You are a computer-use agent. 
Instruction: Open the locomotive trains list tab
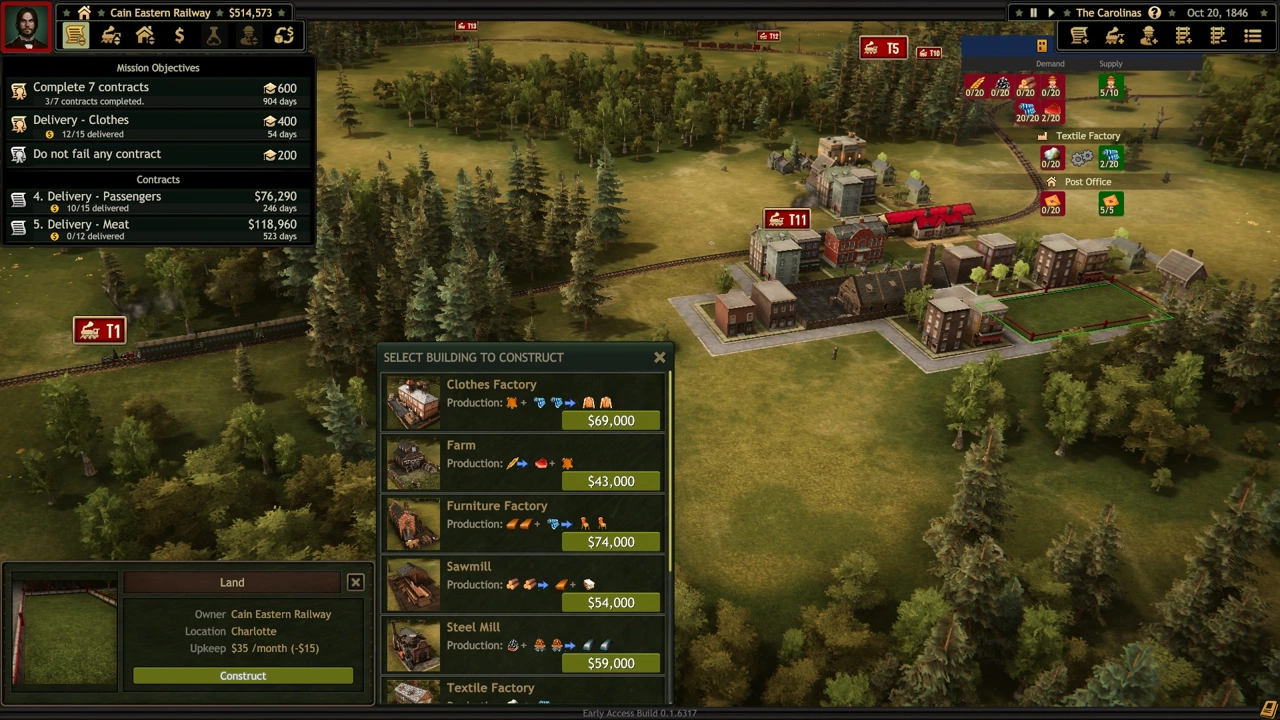[111, 37]
